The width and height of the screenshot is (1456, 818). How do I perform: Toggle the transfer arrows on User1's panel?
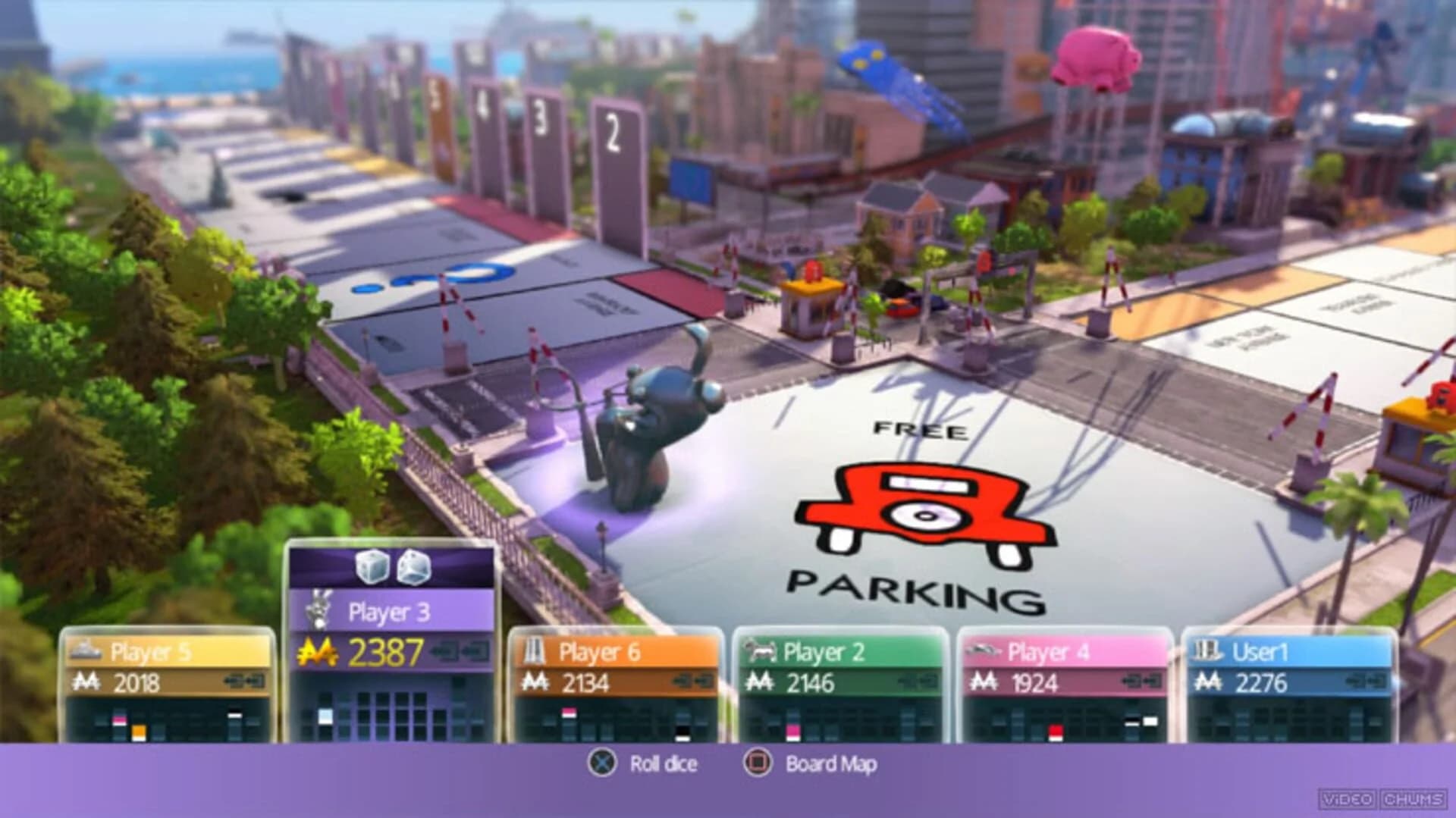coord(1367,682)
